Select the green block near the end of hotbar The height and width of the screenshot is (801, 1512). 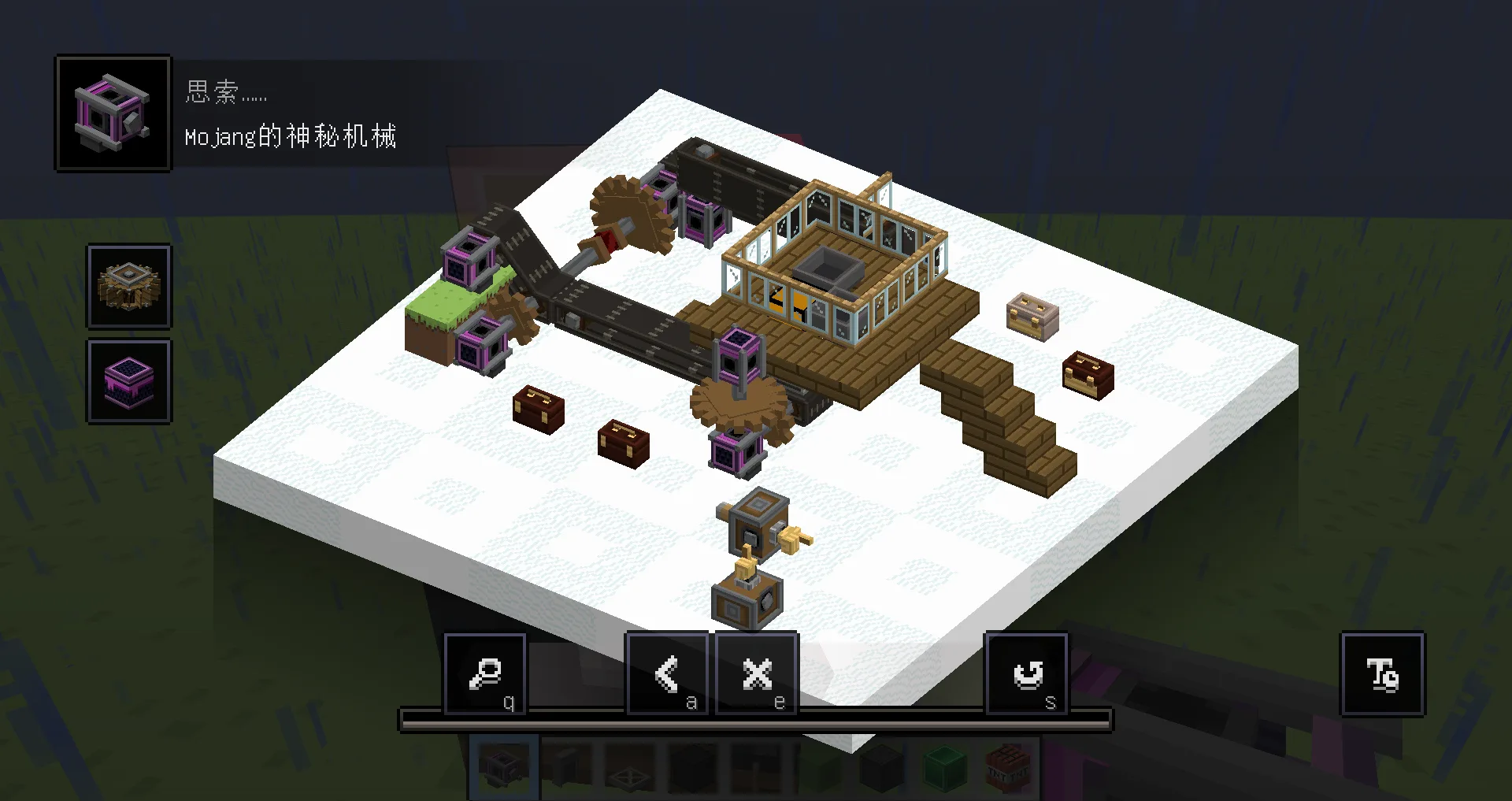(x=943, y=767)
